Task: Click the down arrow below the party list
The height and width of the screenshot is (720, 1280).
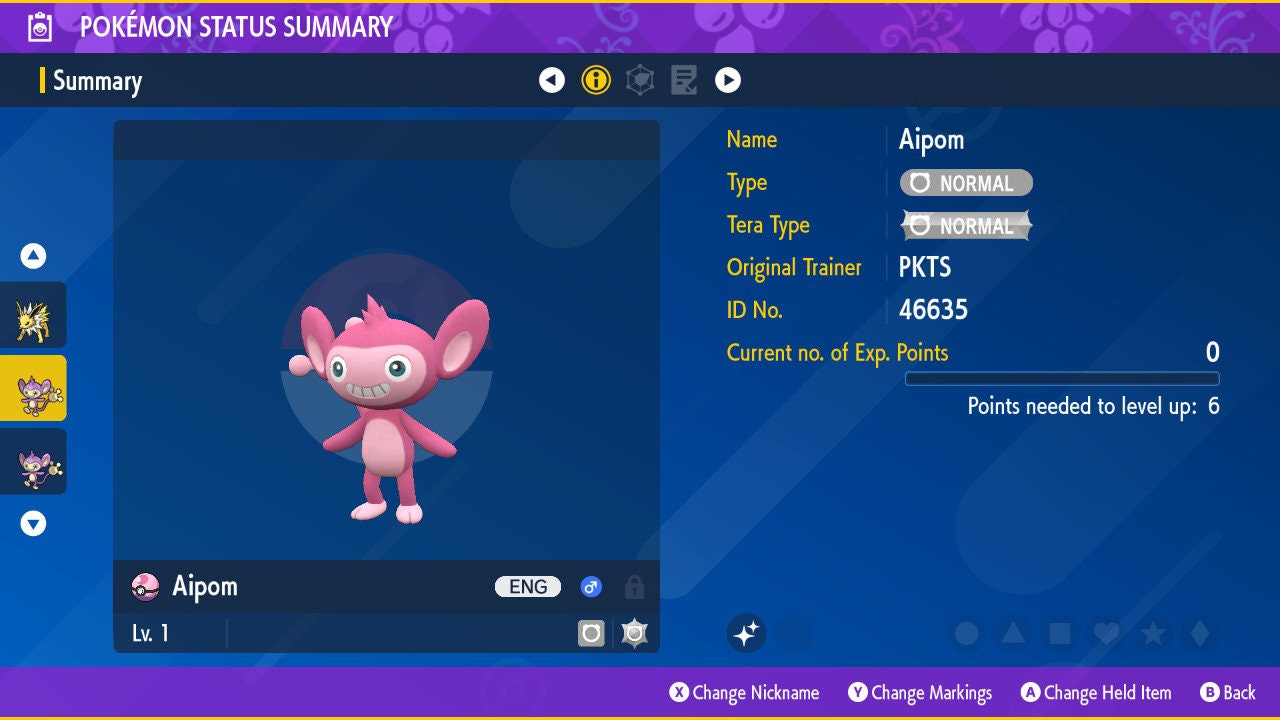Action: click(x=33, y=523)
